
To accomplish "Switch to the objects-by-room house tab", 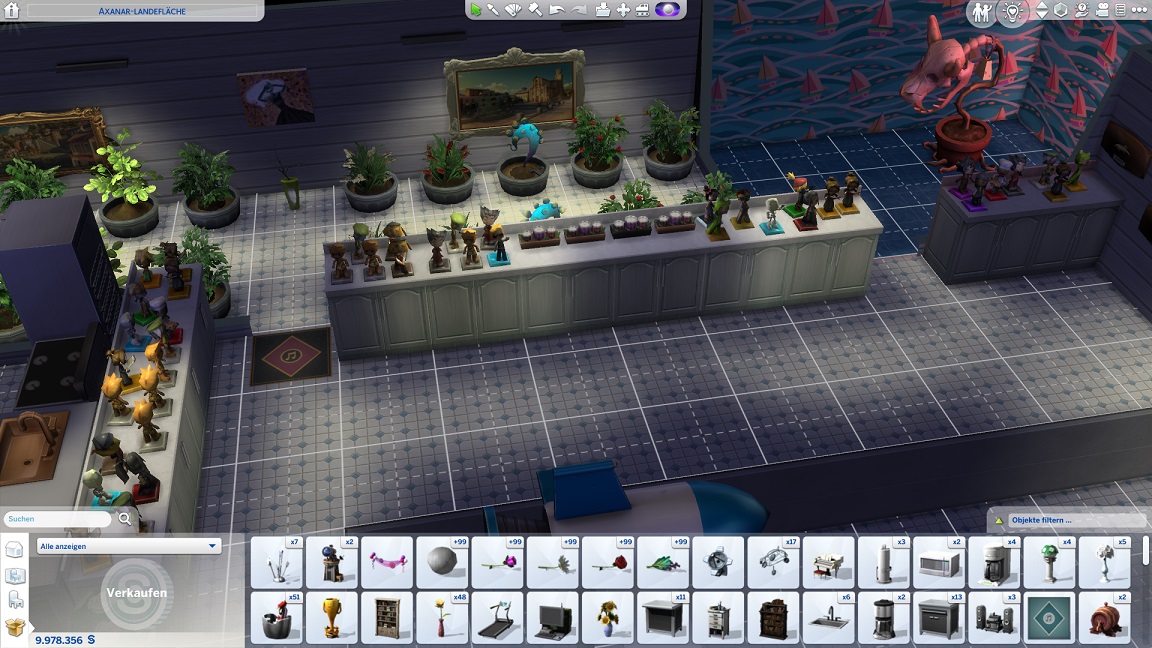I will (x=15, y=575).
